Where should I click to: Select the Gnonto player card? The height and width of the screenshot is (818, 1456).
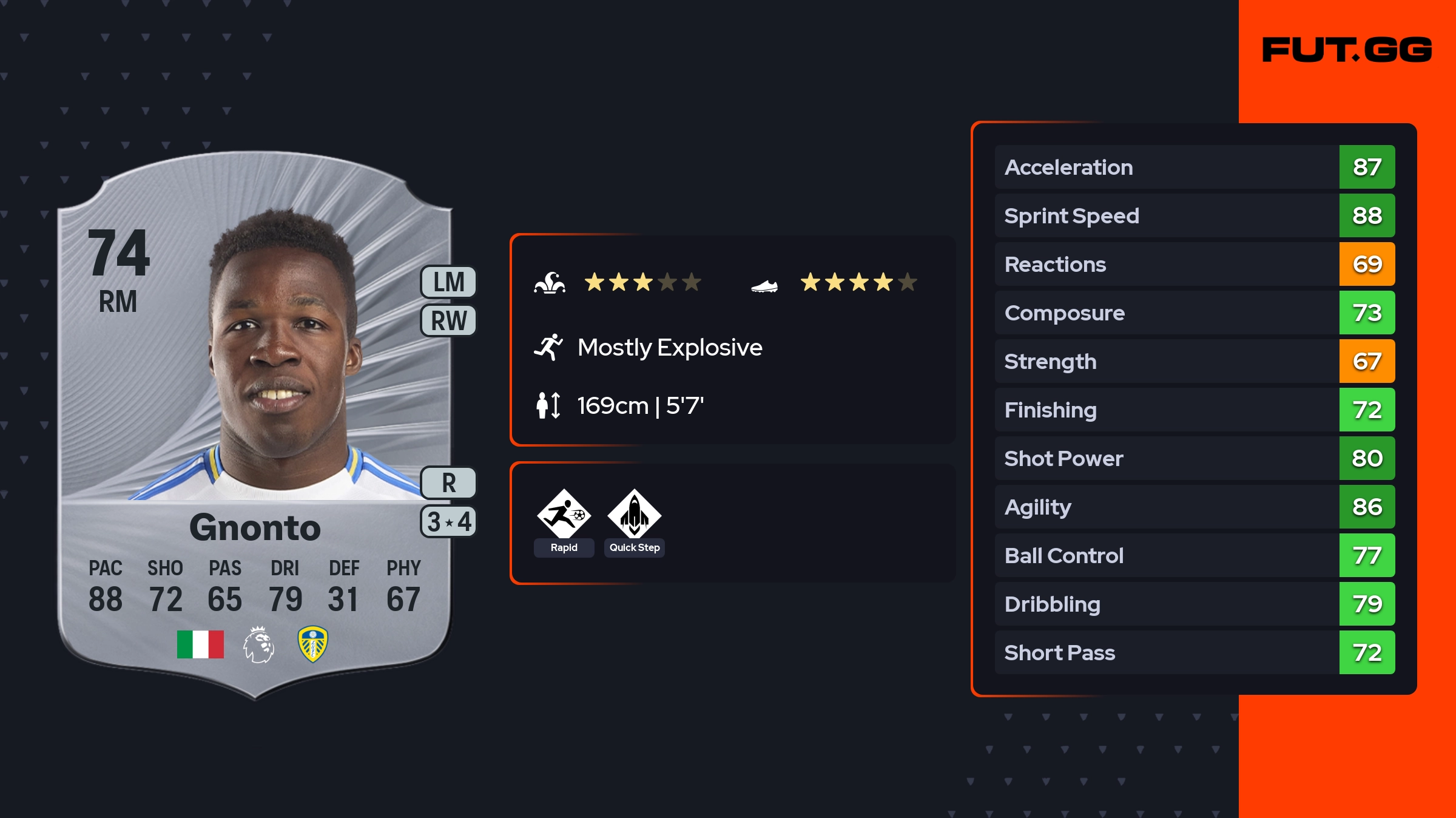pos(255,425)
